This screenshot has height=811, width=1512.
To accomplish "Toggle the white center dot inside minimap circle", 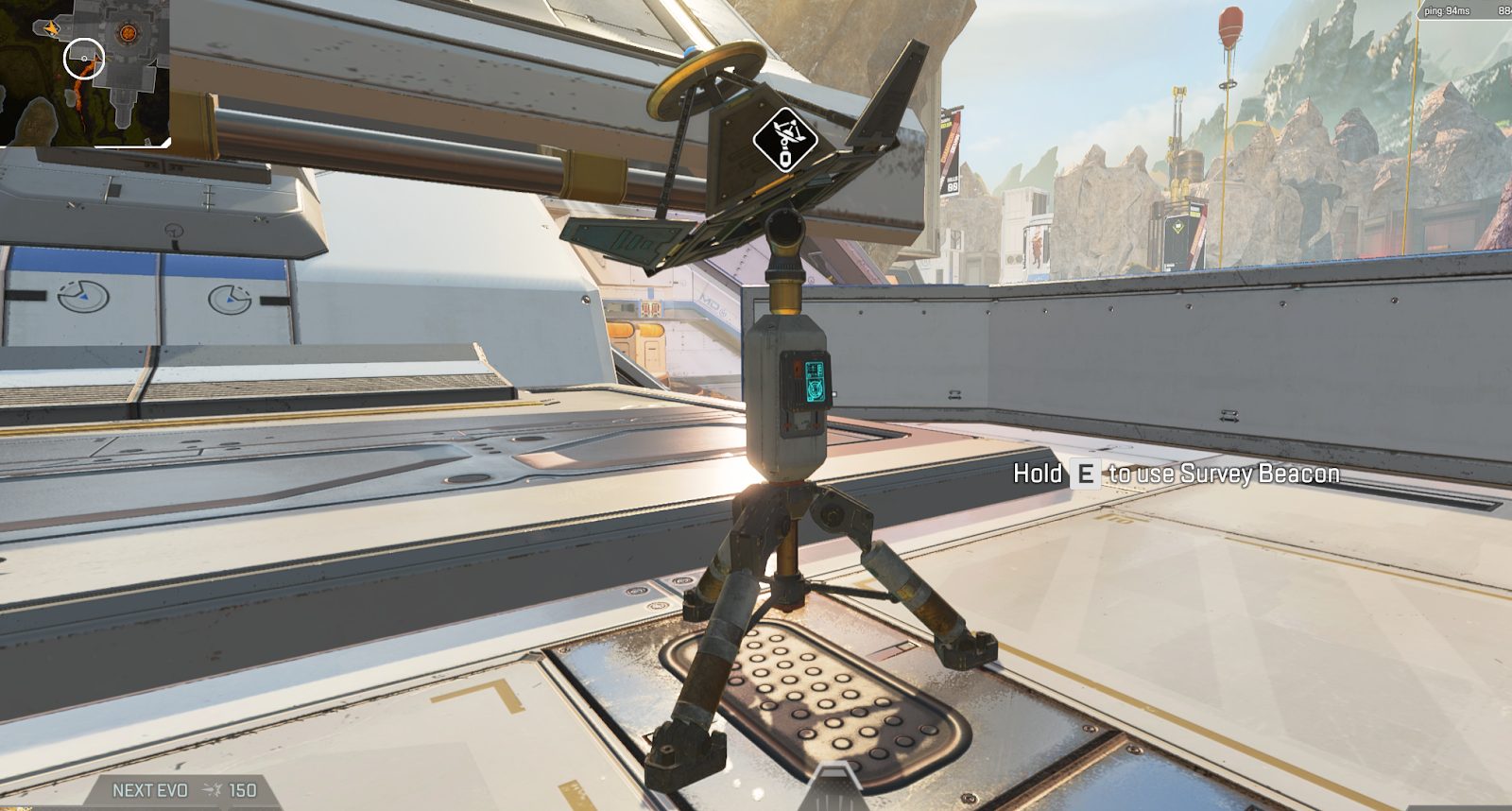I will tap(84, 58).
